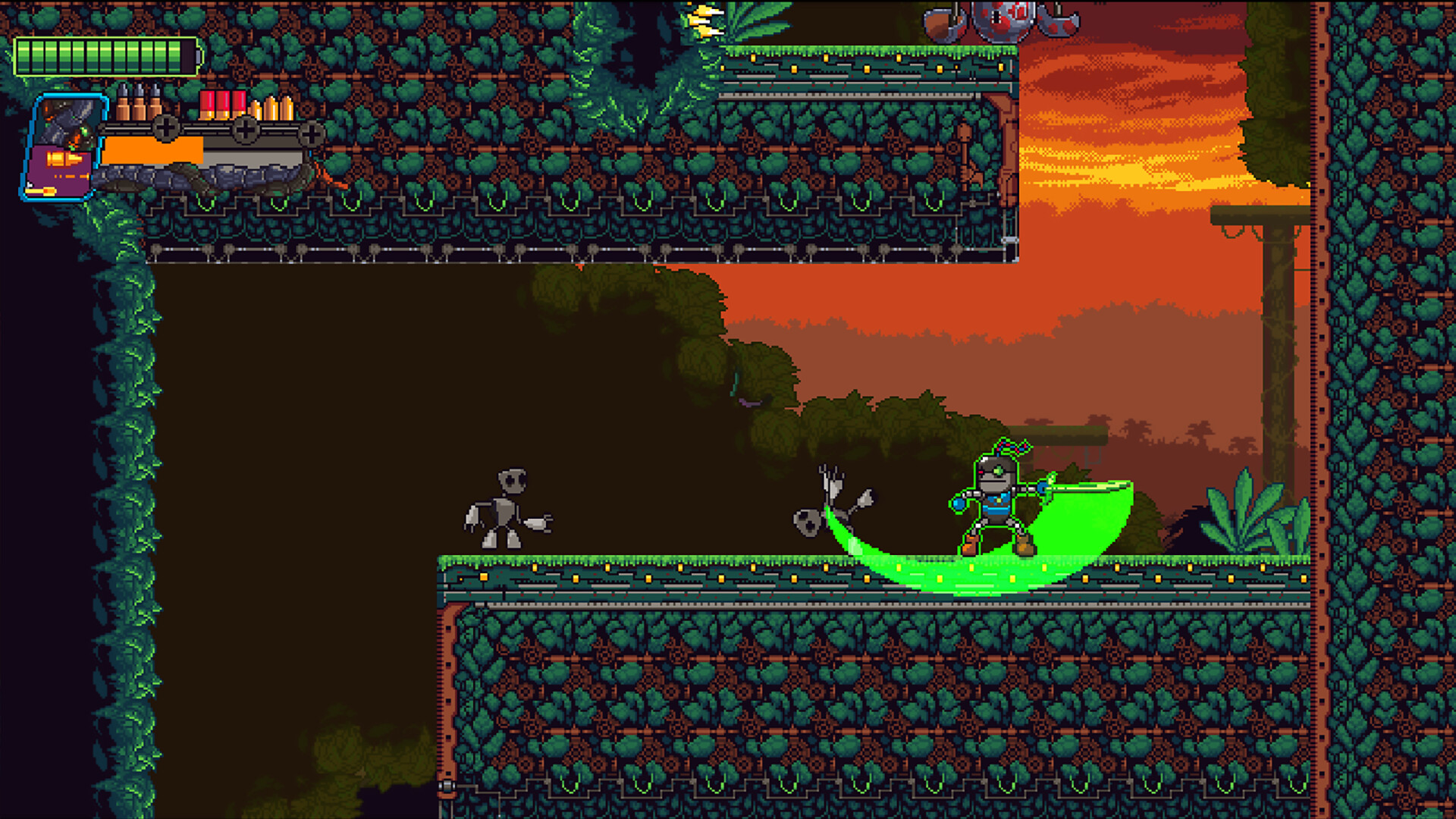This screenshot has height=819, width=1456.
Task: Select the red shotgun shell ammo icons
Action: click(222, 105)
